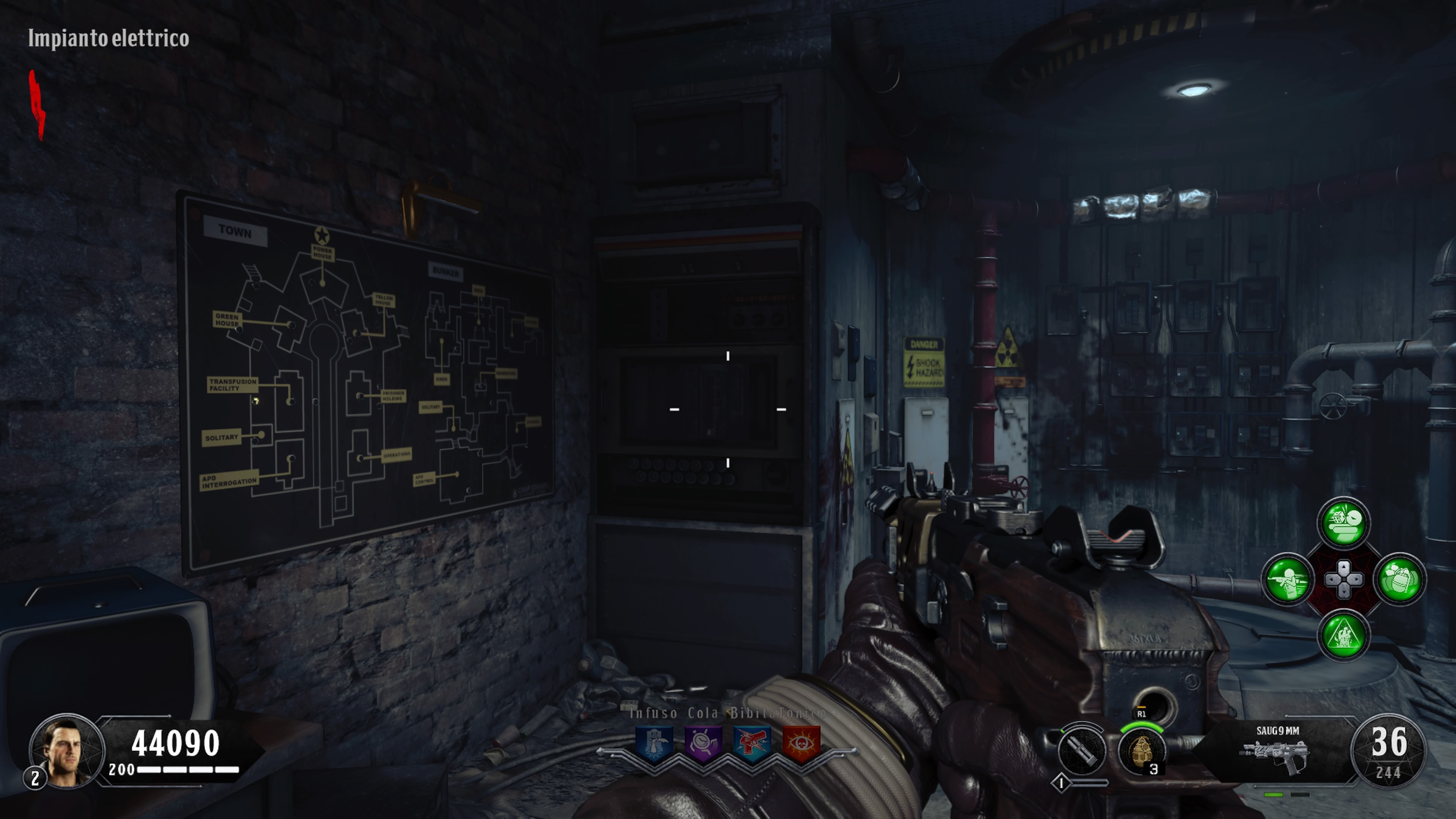Viewport: 1456px width, 819px height.
Task: Click the player character portrait
Action: [x=67, y=751]
